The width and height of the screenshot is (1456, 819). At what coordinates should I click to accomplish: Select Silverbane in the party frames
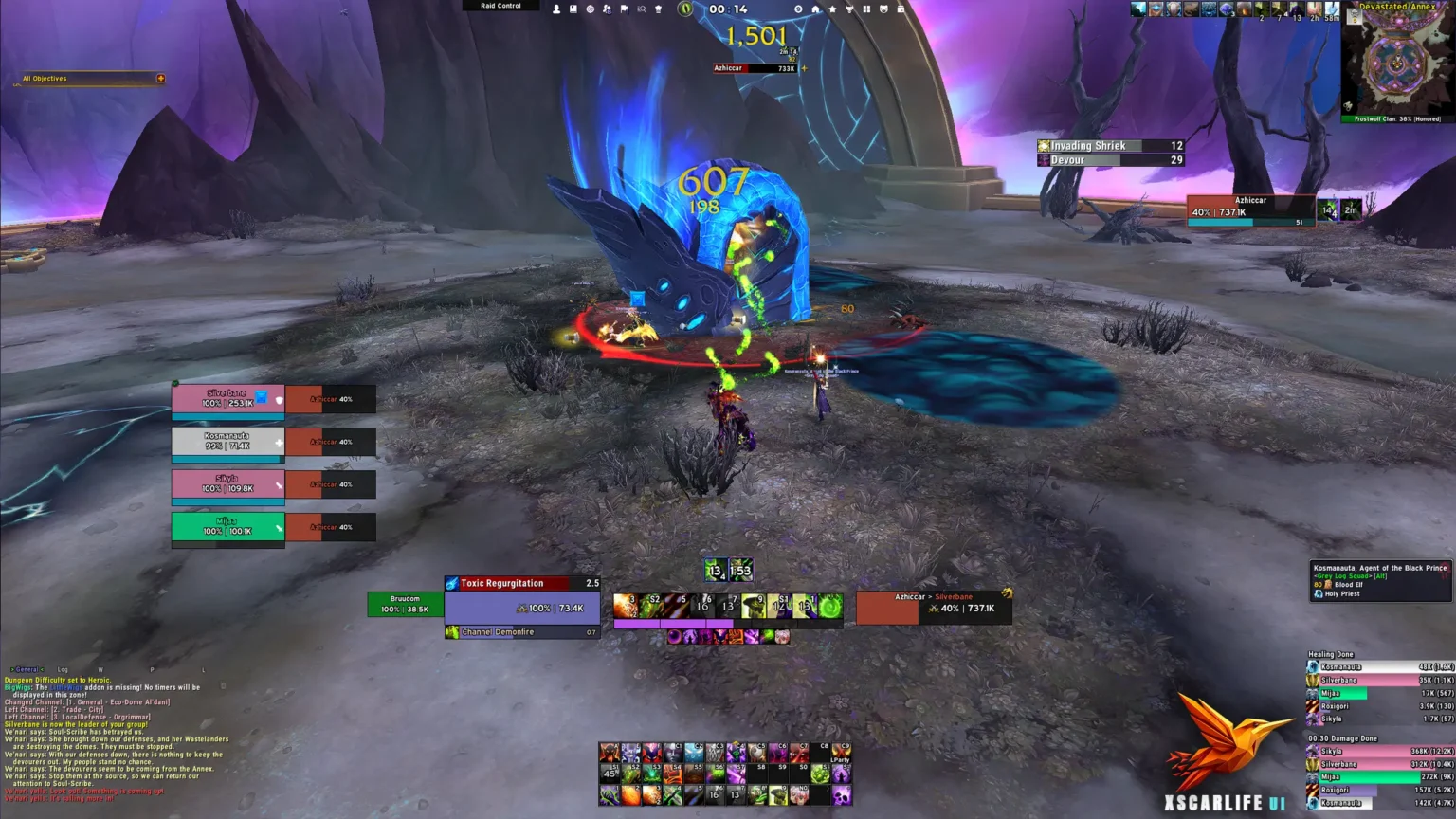(x=227, y=398)
